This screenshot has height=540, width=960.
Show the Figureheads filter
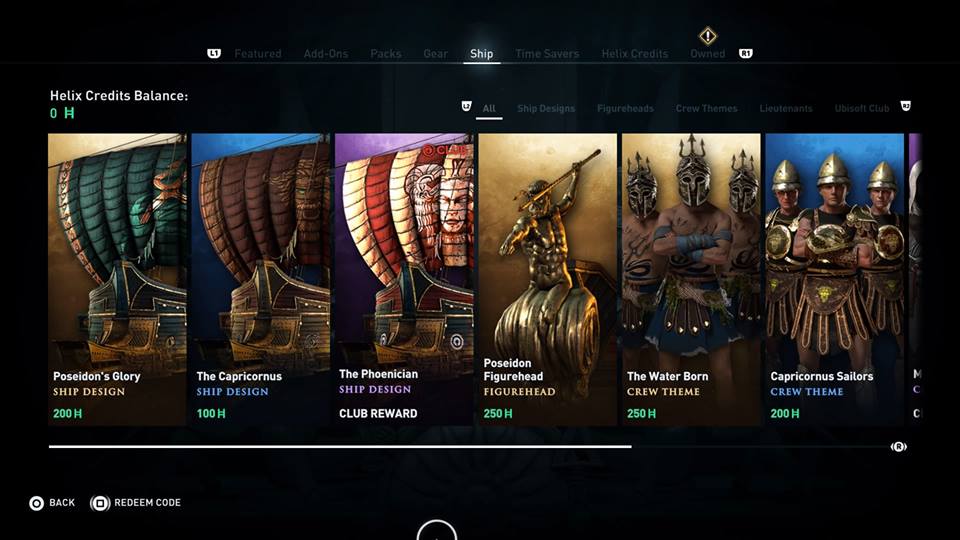pyautogui.click(x=625, y=108)
